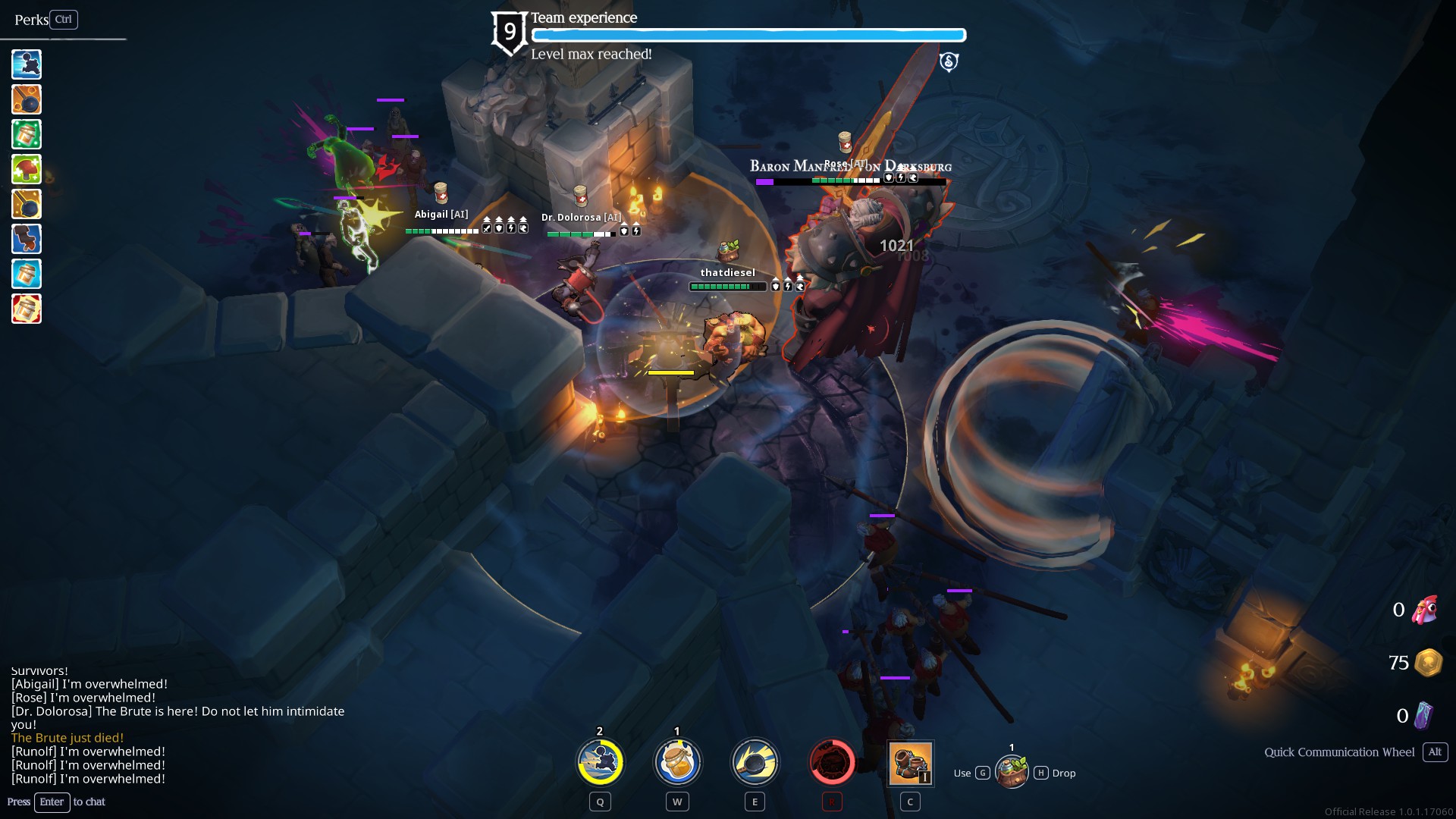1456x819 pixels.
Task: Click the glowing green honey jar perk
Action: tap(26, 134)
